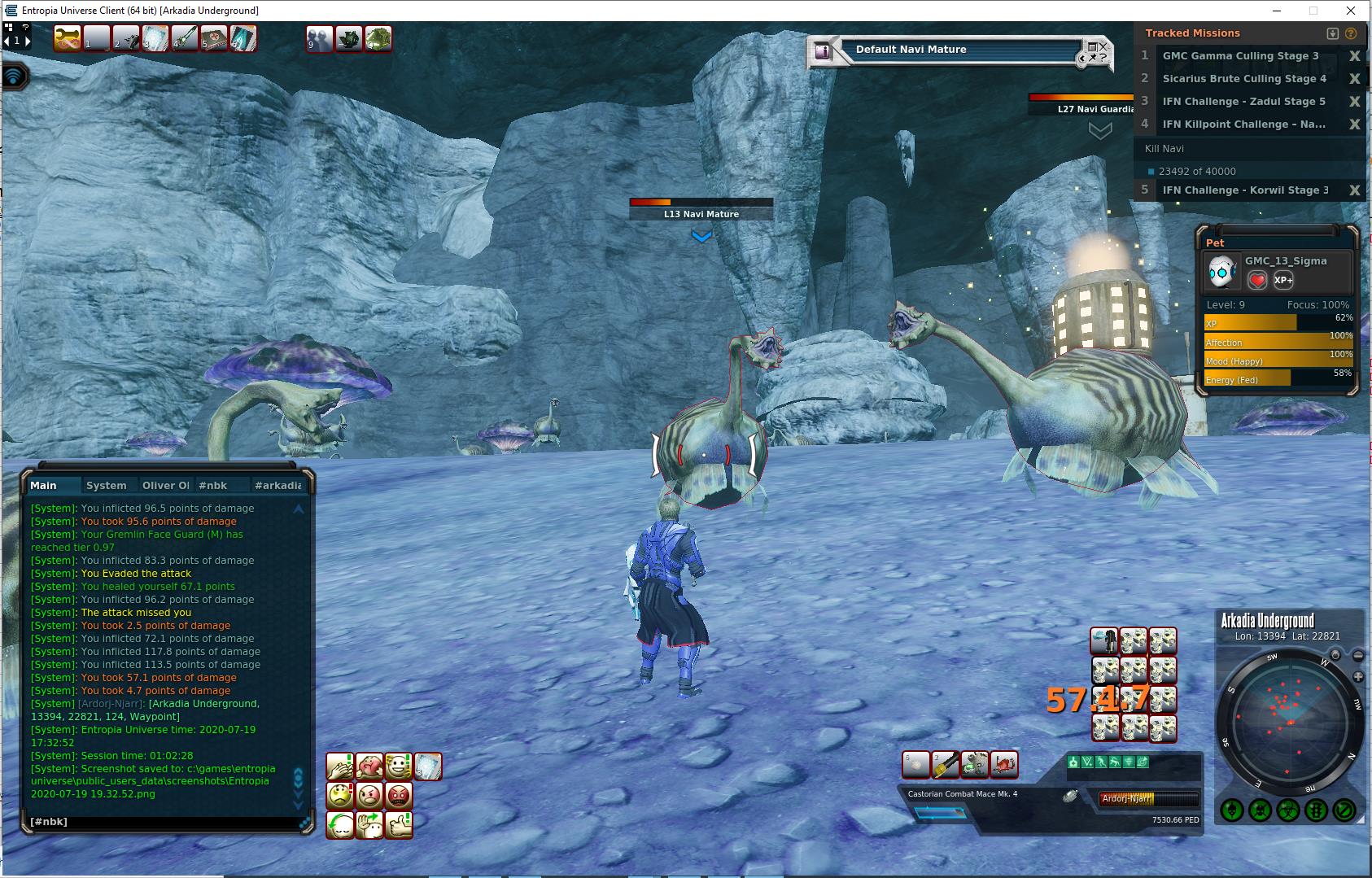
Task: Activate the wrench repair tool hotbar slot
Action: tap(68, 38)
